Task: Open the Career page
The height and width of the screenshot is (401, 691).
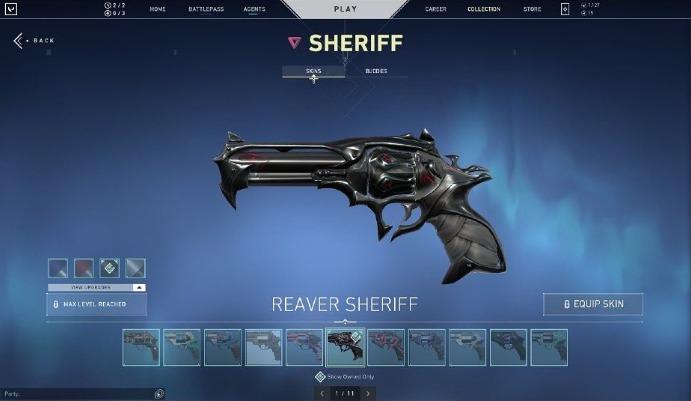Action: [x=436, y=9]
